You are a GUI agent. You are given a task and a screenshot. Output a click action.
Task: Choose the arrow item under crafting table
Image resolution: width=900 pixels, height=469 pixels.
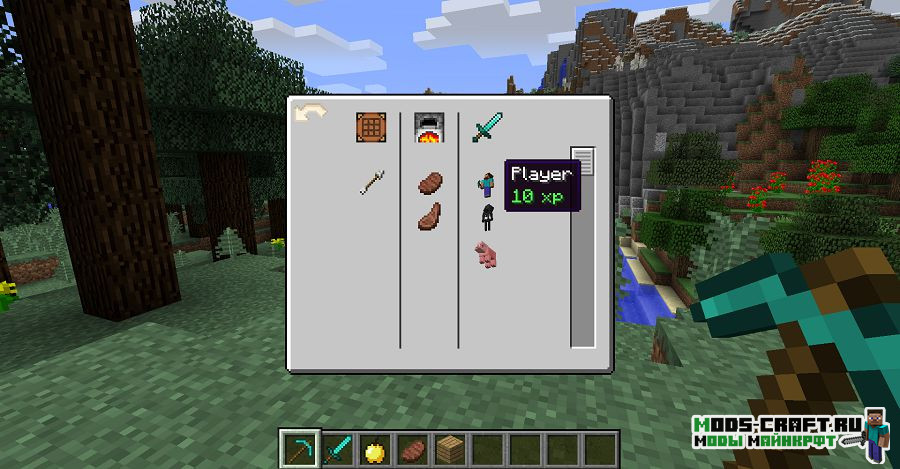click(372, 182)
